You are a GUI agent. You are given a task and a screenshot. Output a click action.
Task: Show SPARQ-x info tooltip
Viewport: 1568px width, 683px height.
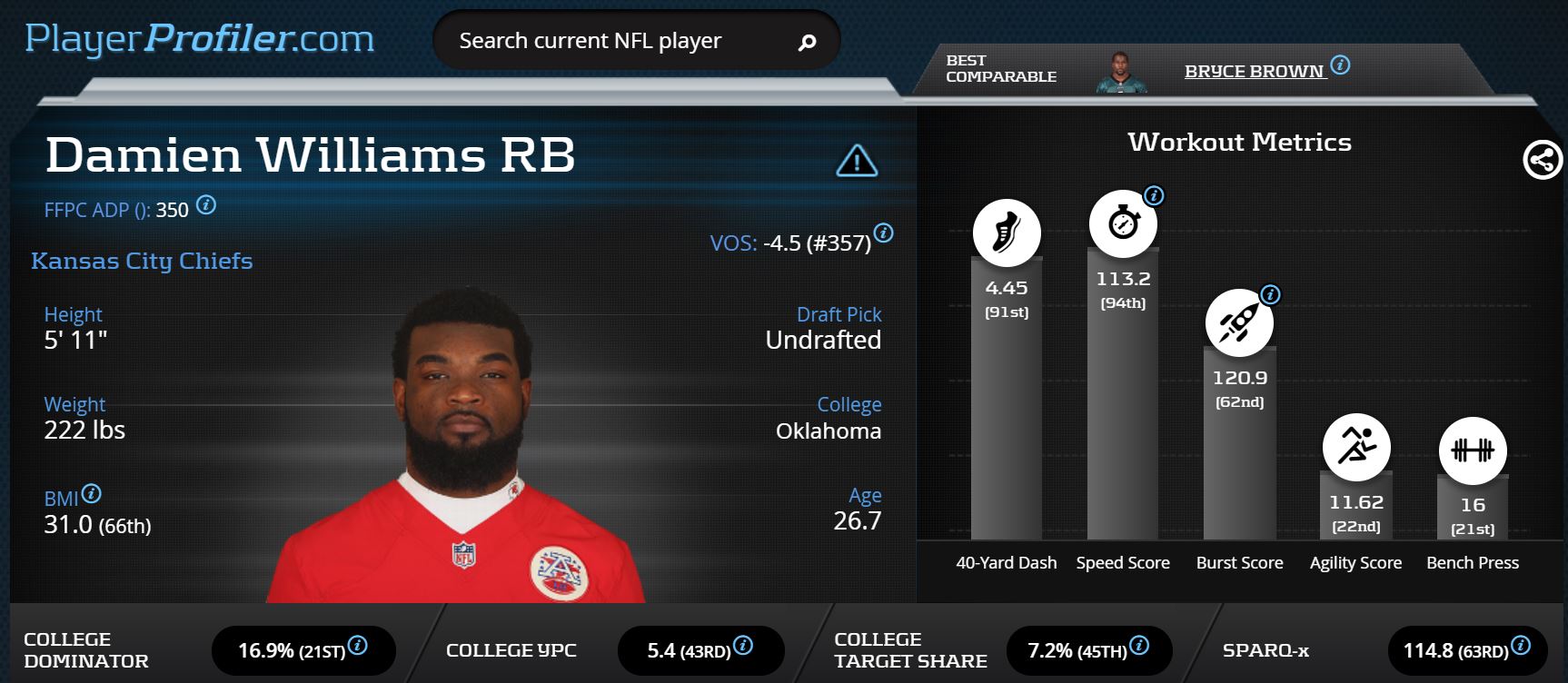click(x=1521, y=645)
